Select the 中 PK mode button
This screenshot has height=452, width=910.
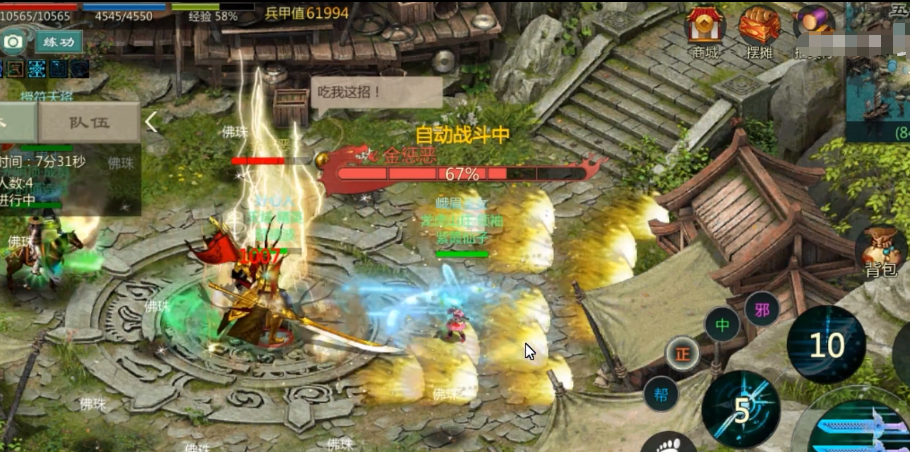pyautogui.click(x=722, y=324)
